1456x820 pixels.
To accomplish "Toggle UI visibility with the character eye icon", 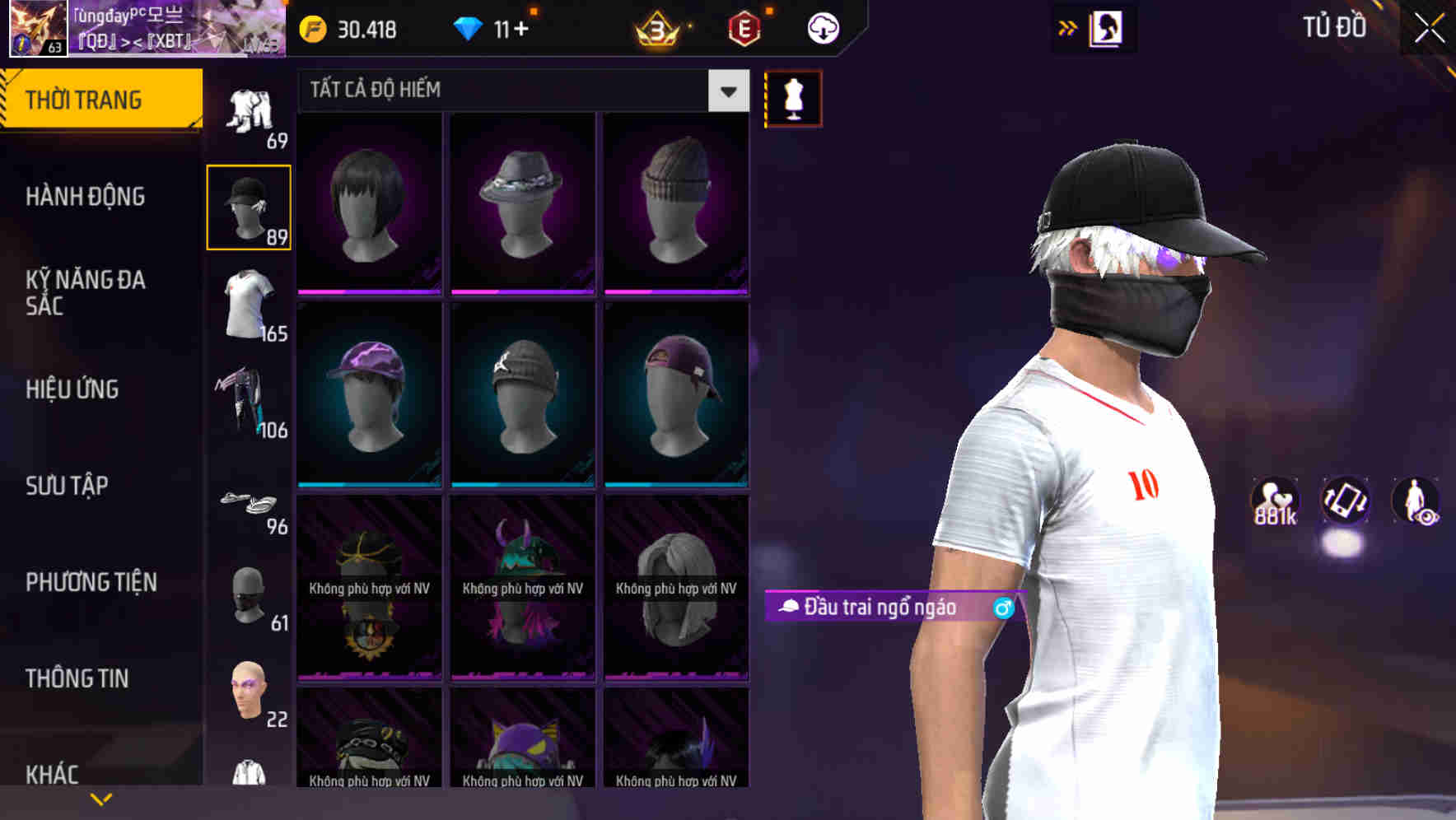I will click(x=1415, y=503).
